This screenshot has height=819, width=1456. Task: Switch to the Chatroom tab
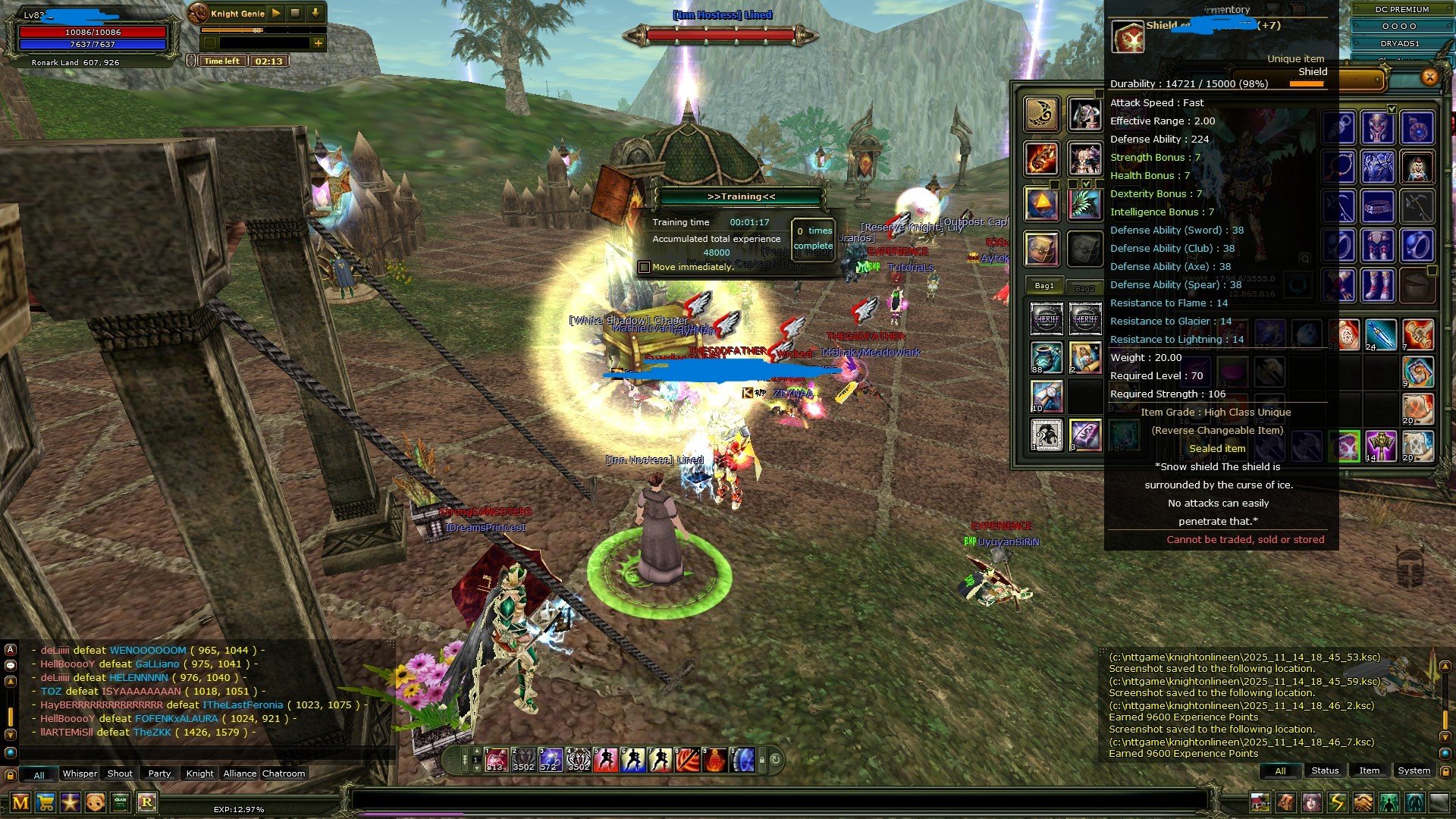(284, 773)
